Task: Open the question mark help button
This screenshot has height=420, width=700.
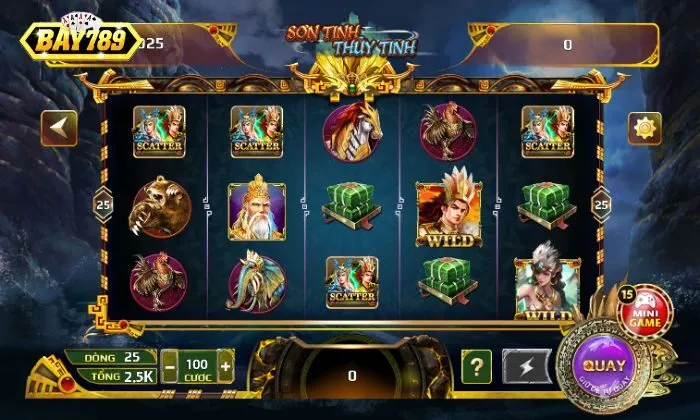Action: coord(477,366)
